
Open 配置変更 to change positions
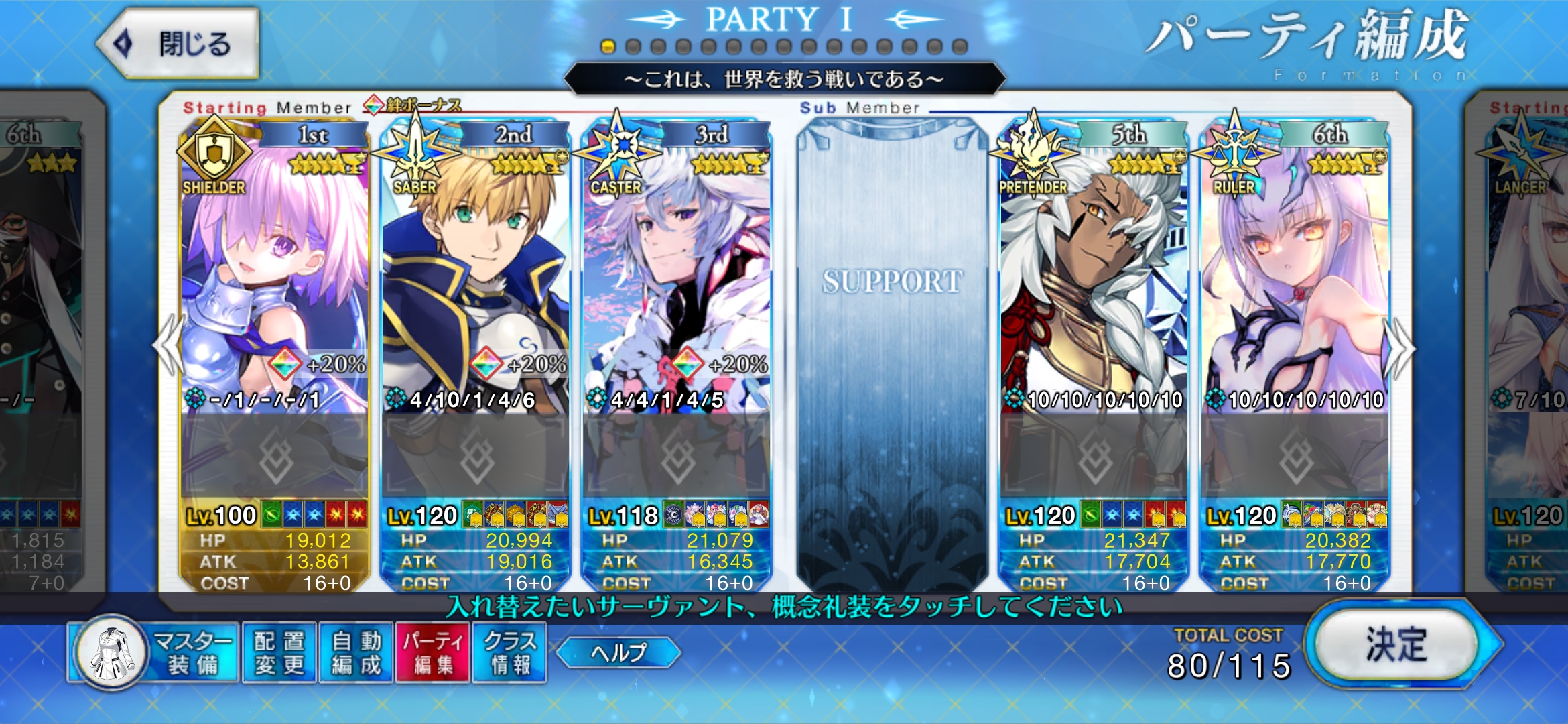point(279,653)
